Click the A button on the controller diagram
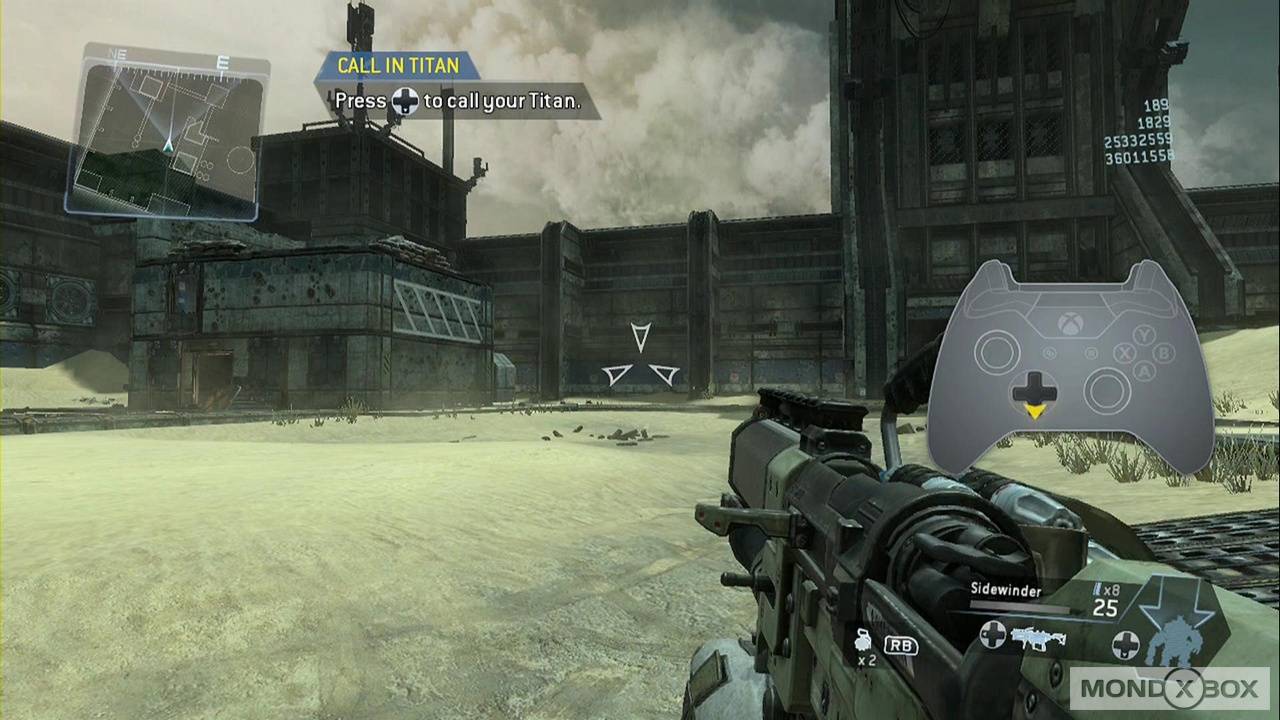1280x720 pixels. (1144, 372)
